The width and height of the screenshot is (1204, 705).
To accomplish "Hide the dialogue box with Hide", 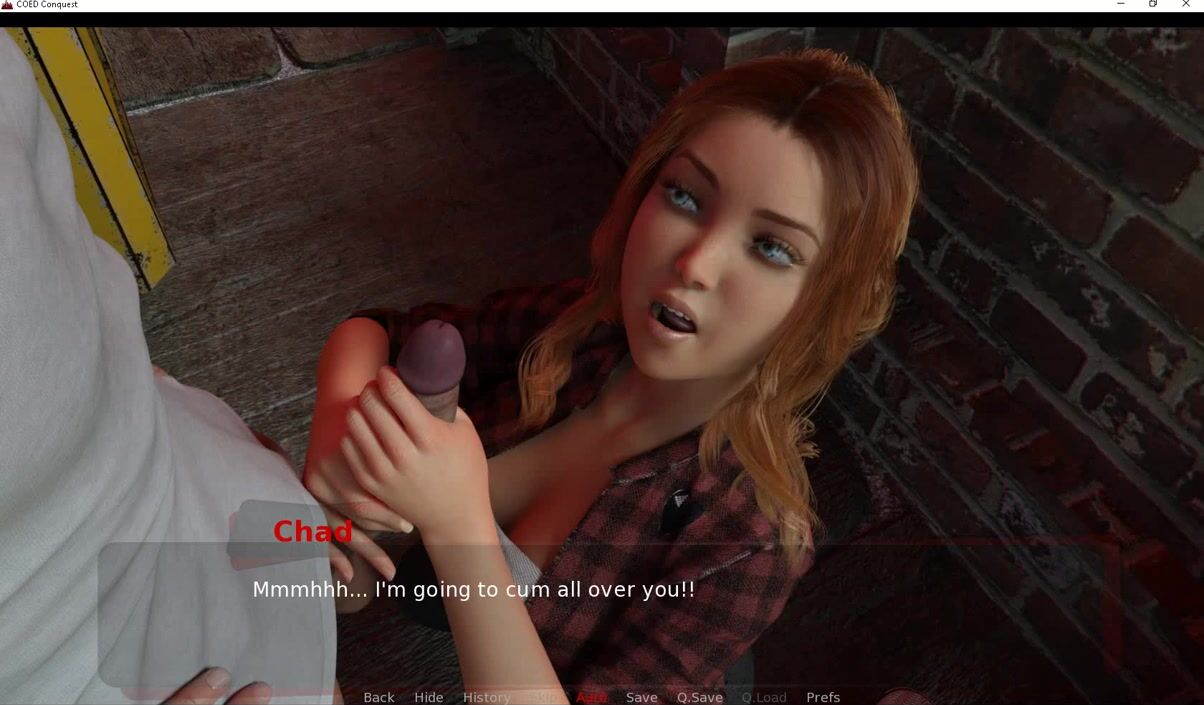I will pyautogui.click(x=428, y=697).
